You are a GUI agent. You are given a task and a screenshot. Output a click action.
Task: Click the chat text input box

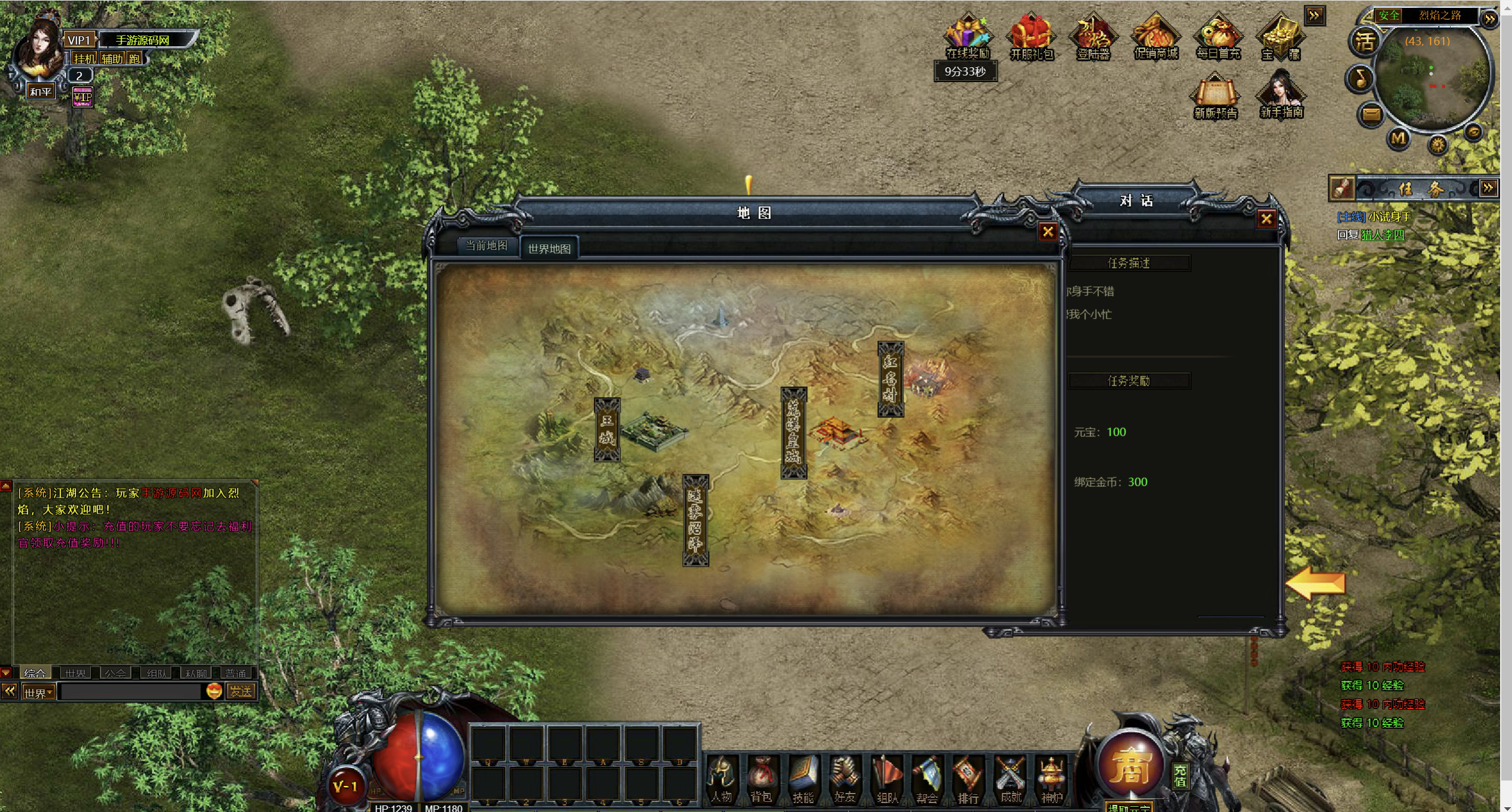click(131, 692)
